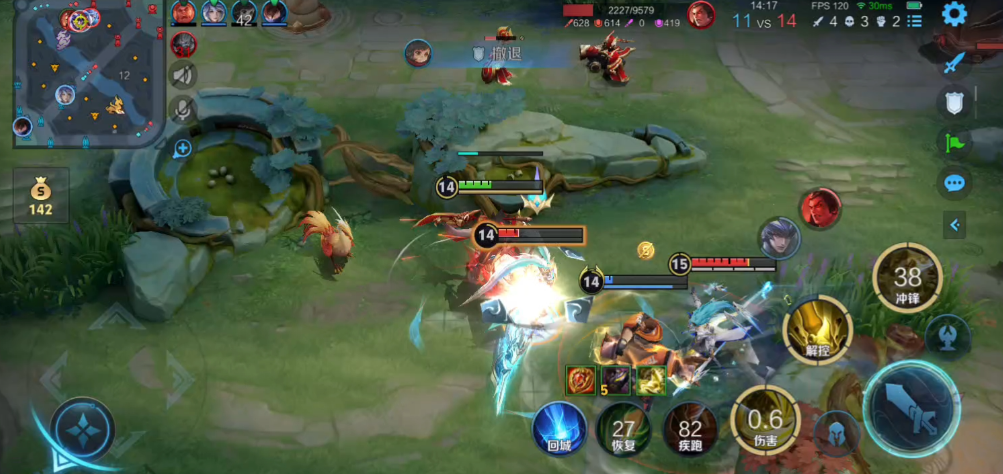1003x474 pixels.
Task: Open the gold shop showing 142
Action: (x=40, y=195)
